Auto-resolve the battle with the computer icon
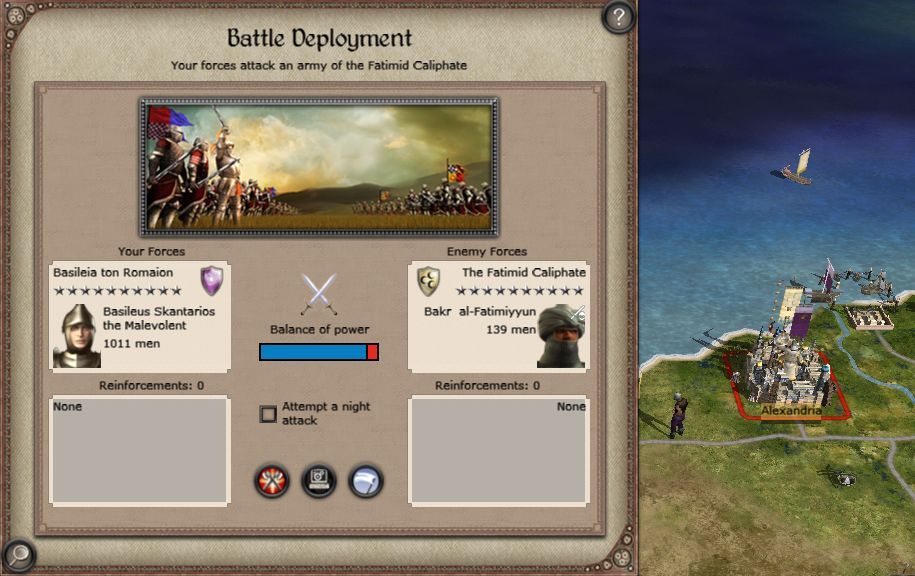This screenshot has width=915, height=576. pos(319,481)
